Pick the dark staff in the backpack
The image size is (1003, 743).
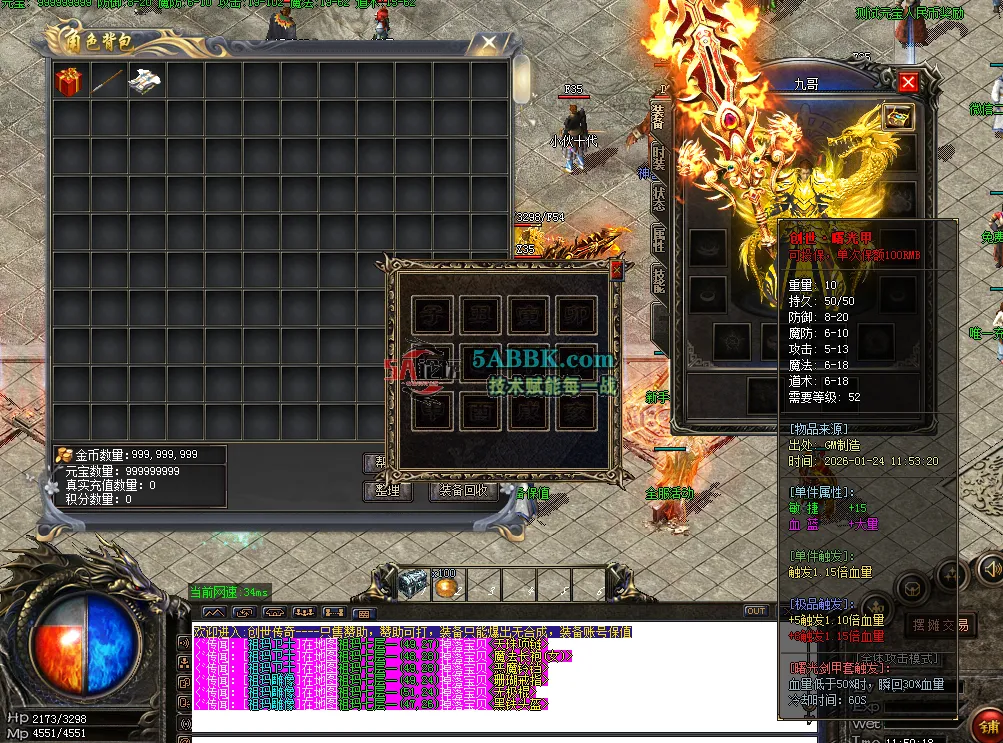[107, 82]
